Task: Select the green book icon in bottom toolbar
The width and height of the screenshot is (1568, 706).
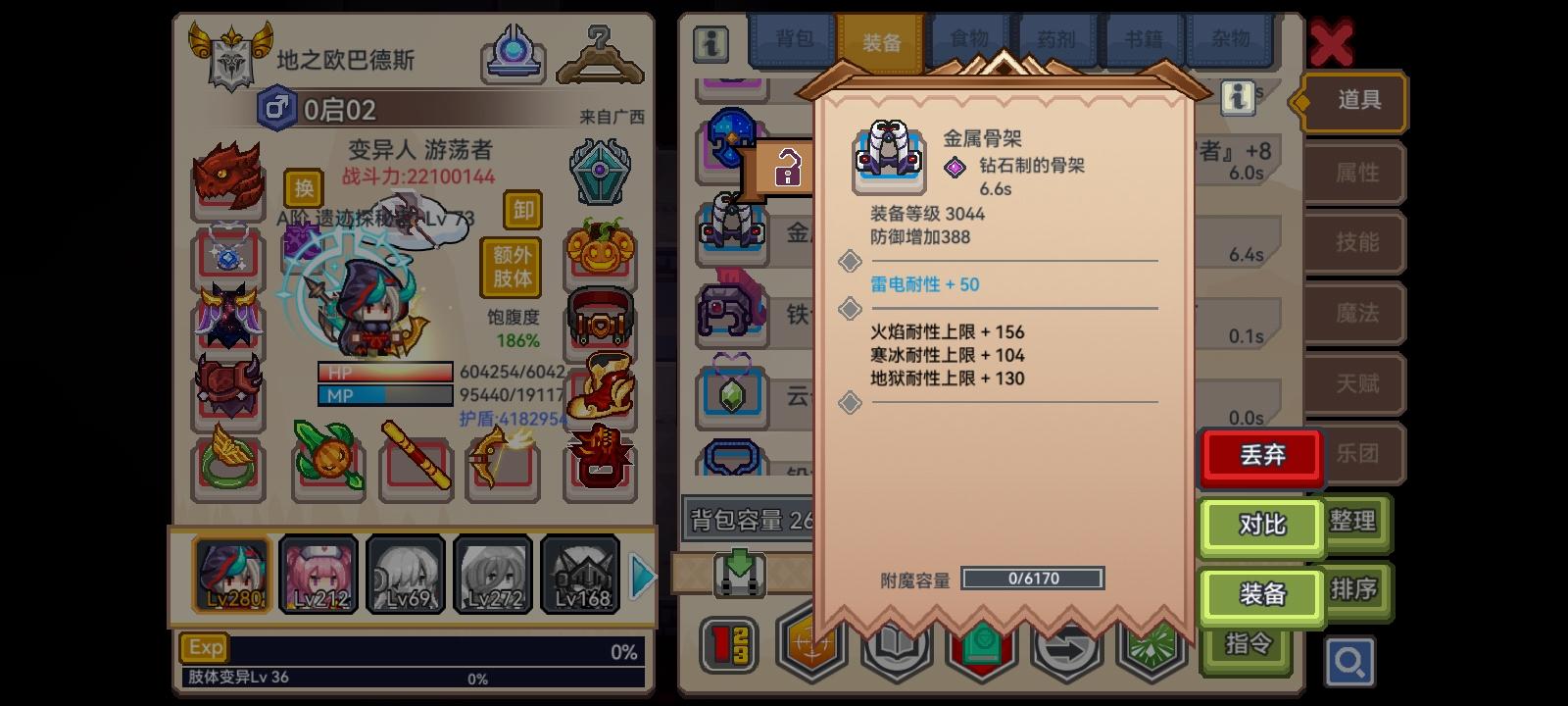Action: pos(980,646)
